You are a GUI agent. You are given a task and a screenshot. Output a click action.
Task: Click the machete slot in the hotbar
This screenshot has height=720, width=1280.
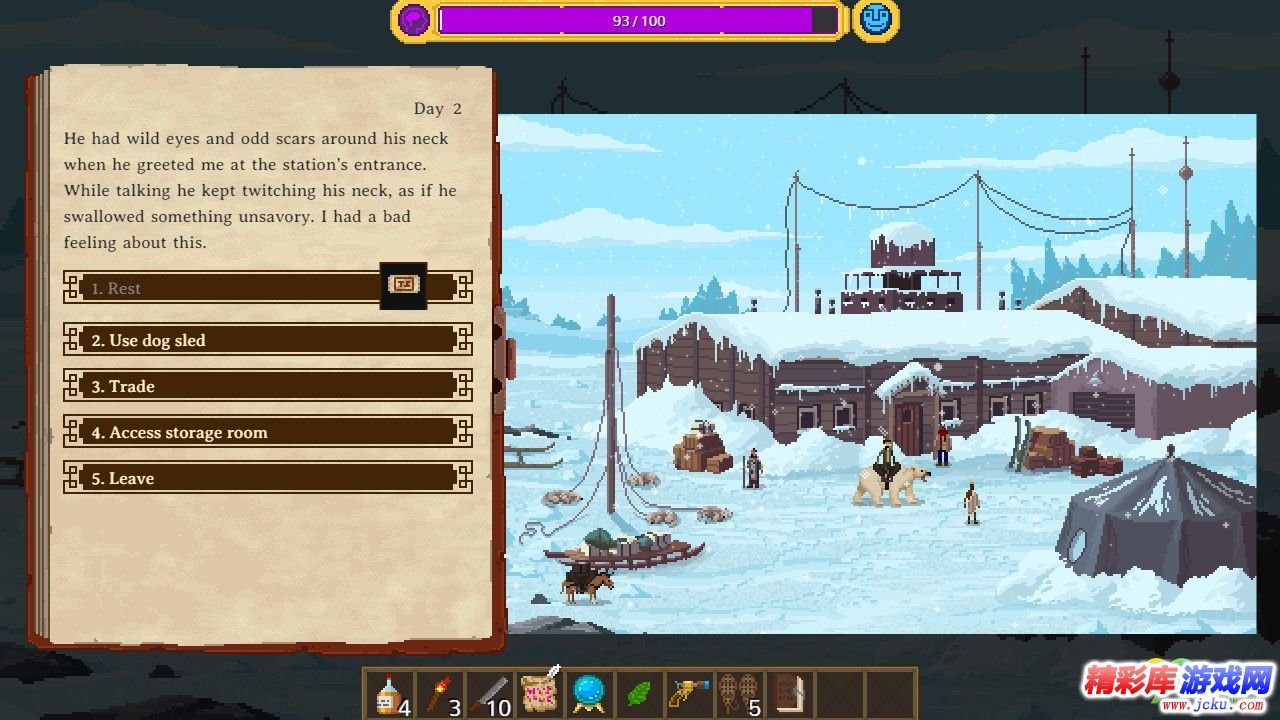click(x=490, y=694)
